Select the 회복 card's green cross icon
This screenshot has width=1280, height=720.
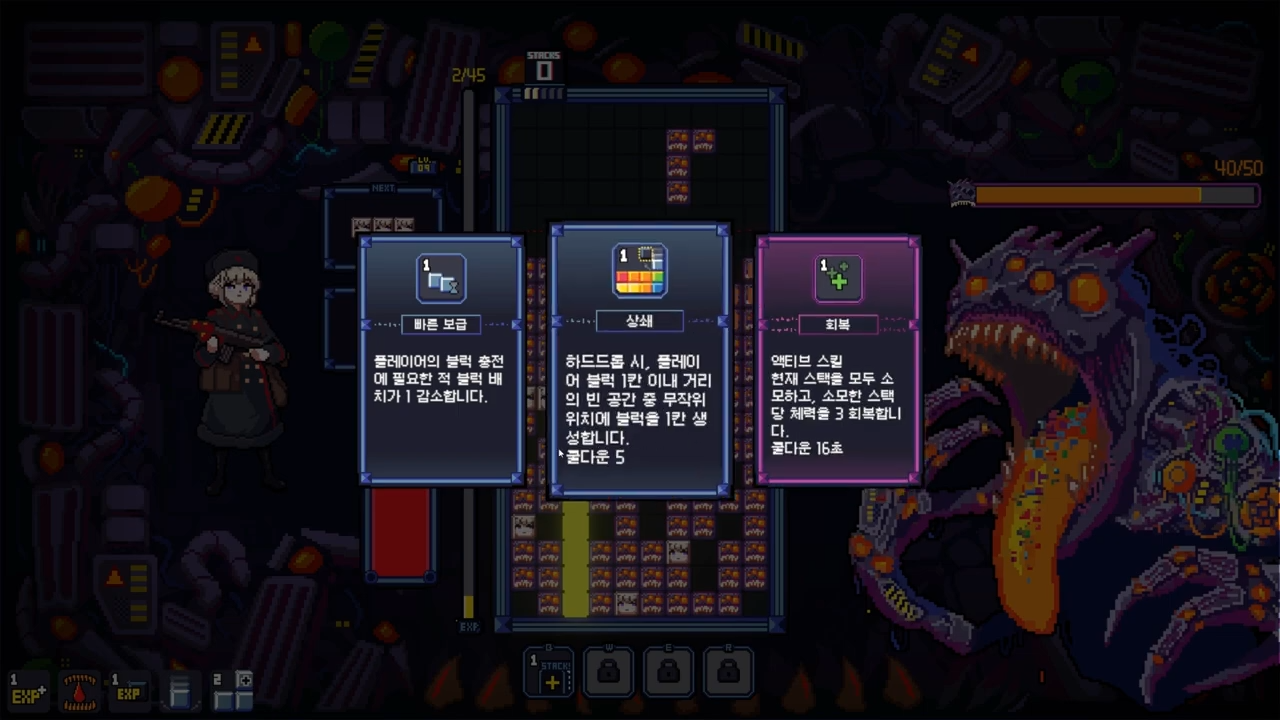click(838, 279)
